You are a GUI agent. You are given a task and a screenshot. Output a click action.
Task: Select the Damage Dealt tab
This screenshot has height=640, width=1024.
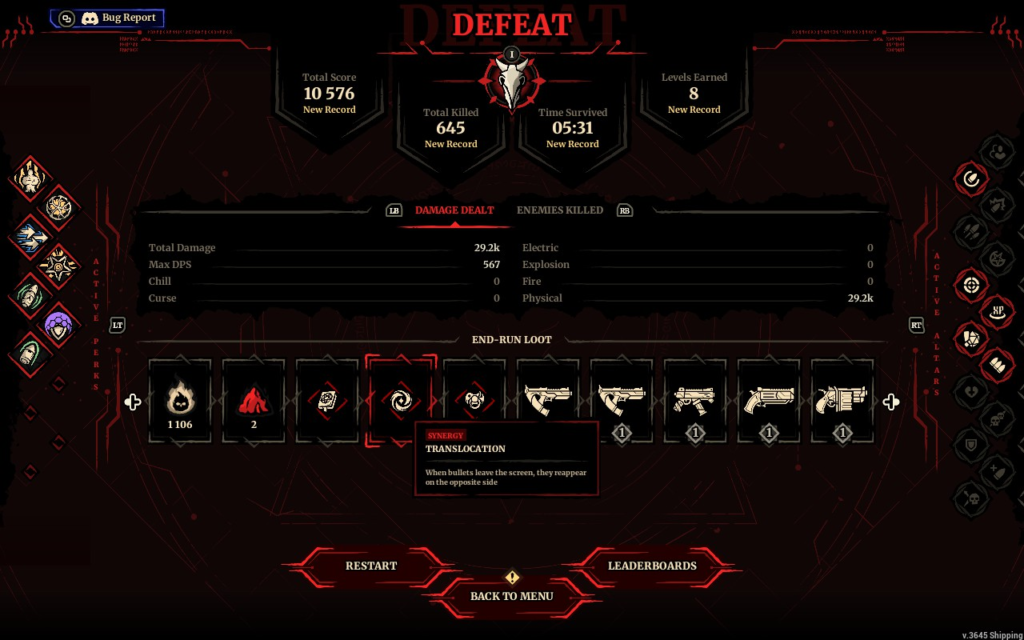pyautogui.click(x=454, y=210)
